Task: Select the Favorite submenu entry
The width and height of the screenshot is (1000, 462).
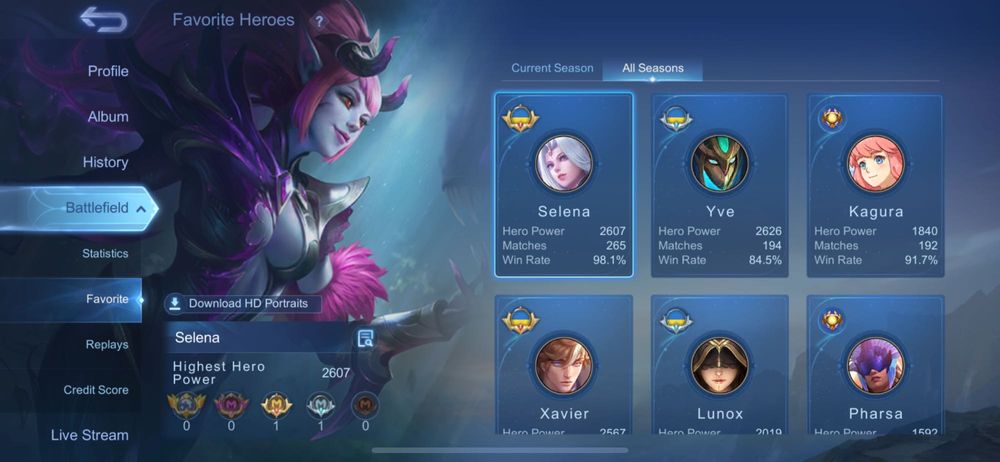Action: tap(107, 299)
